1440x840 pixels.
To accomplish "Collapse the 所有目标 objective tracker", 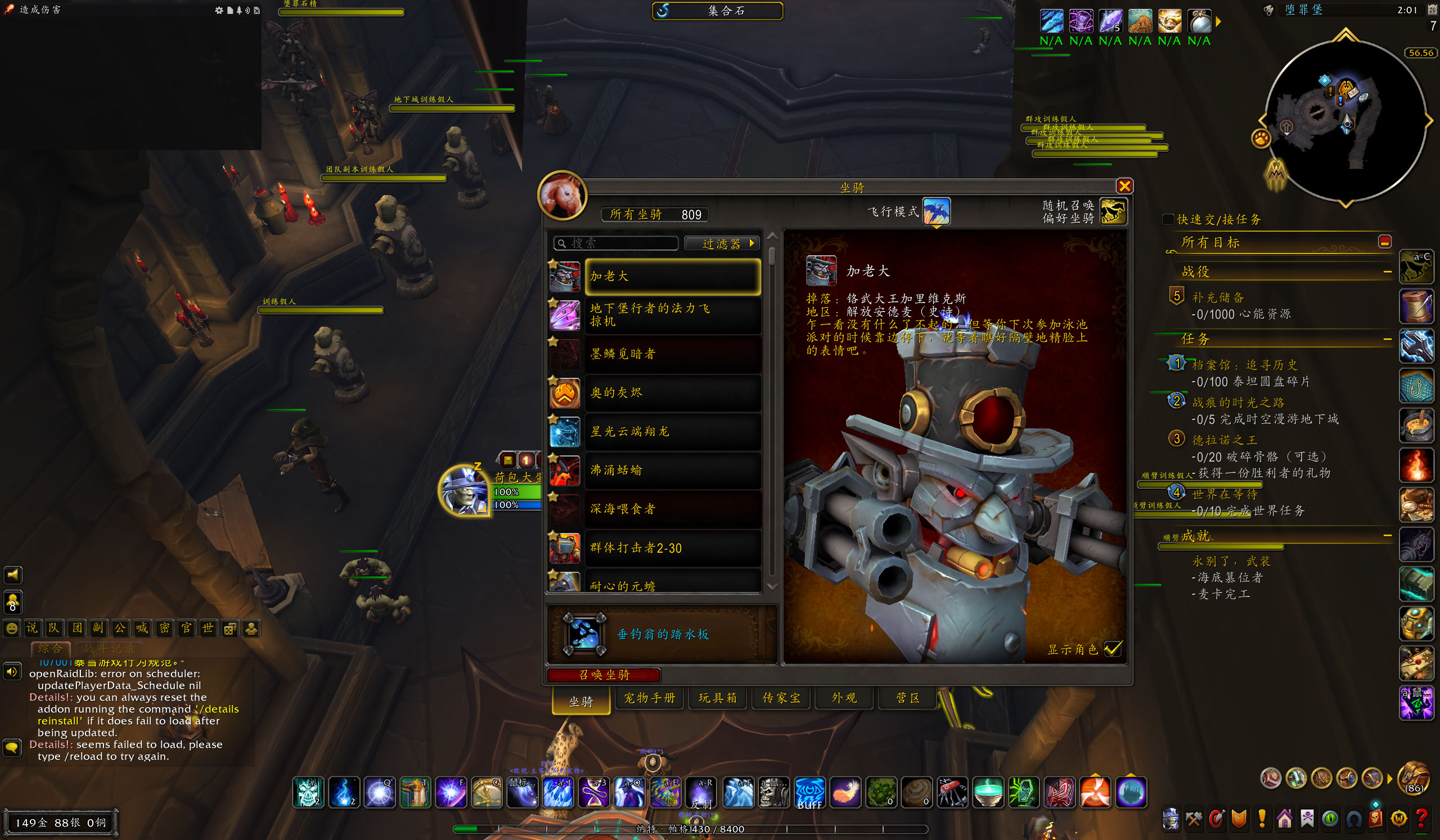I will click(x=1384, y=242).
